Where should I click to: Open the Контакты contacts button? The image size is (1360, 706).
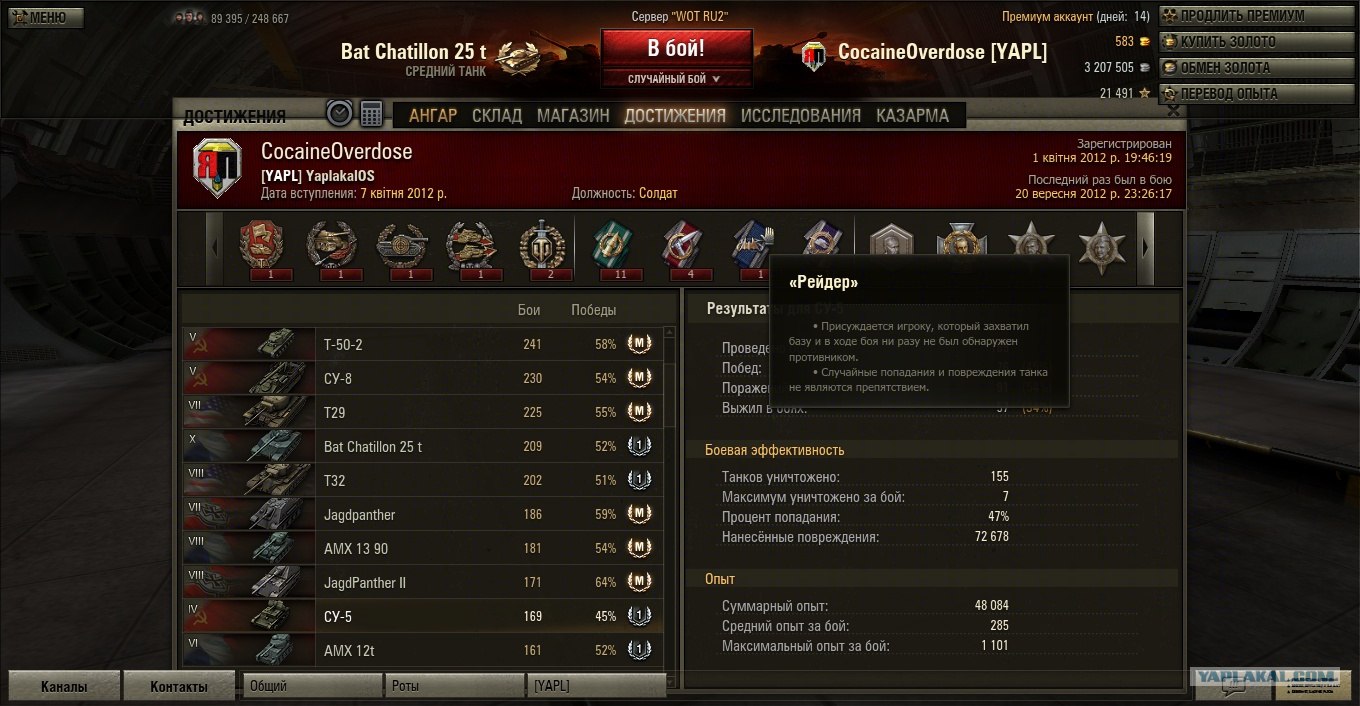(178, 687)
